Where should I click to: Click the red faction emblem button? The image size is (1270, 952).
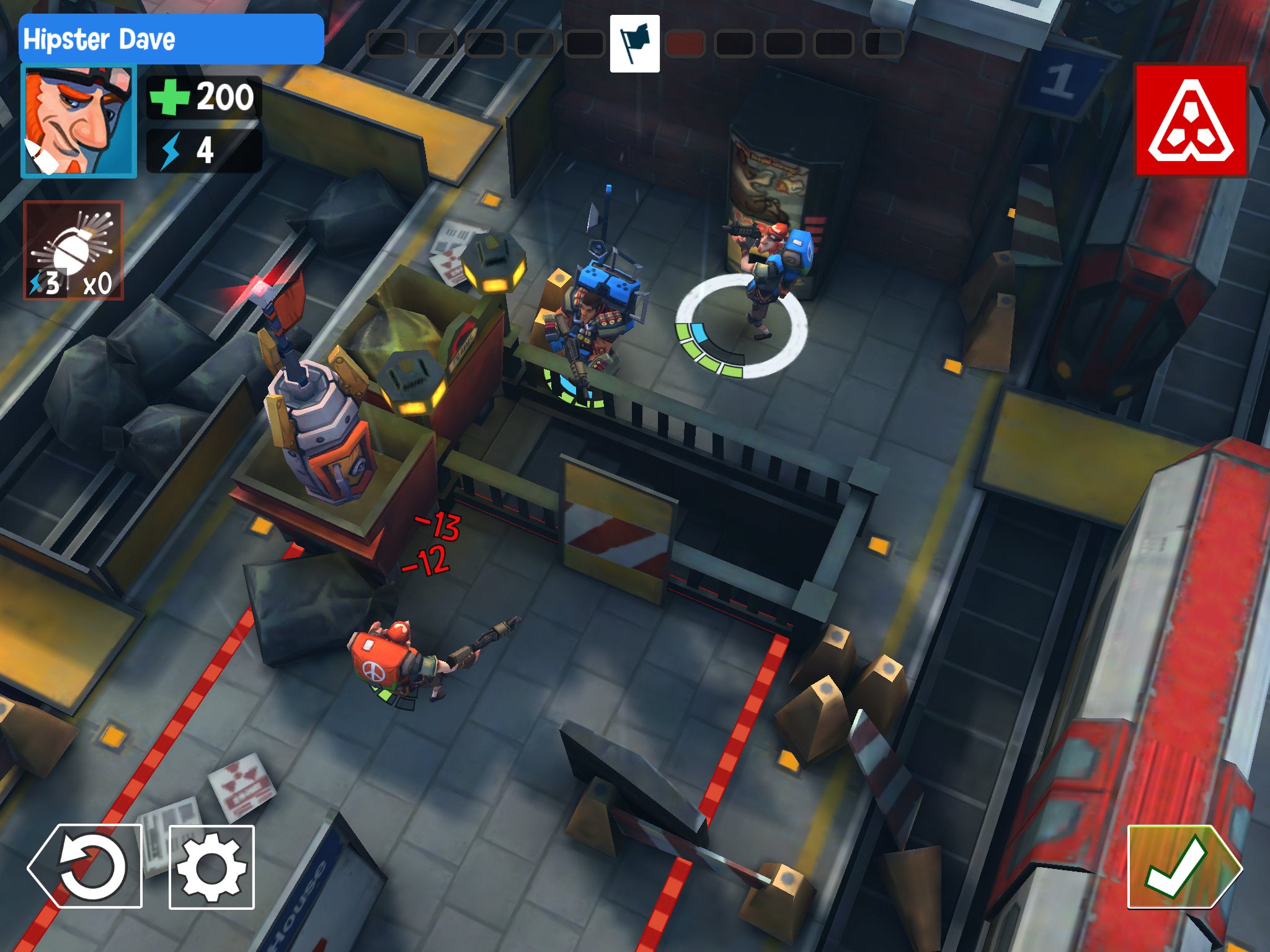coord(1191,121)
